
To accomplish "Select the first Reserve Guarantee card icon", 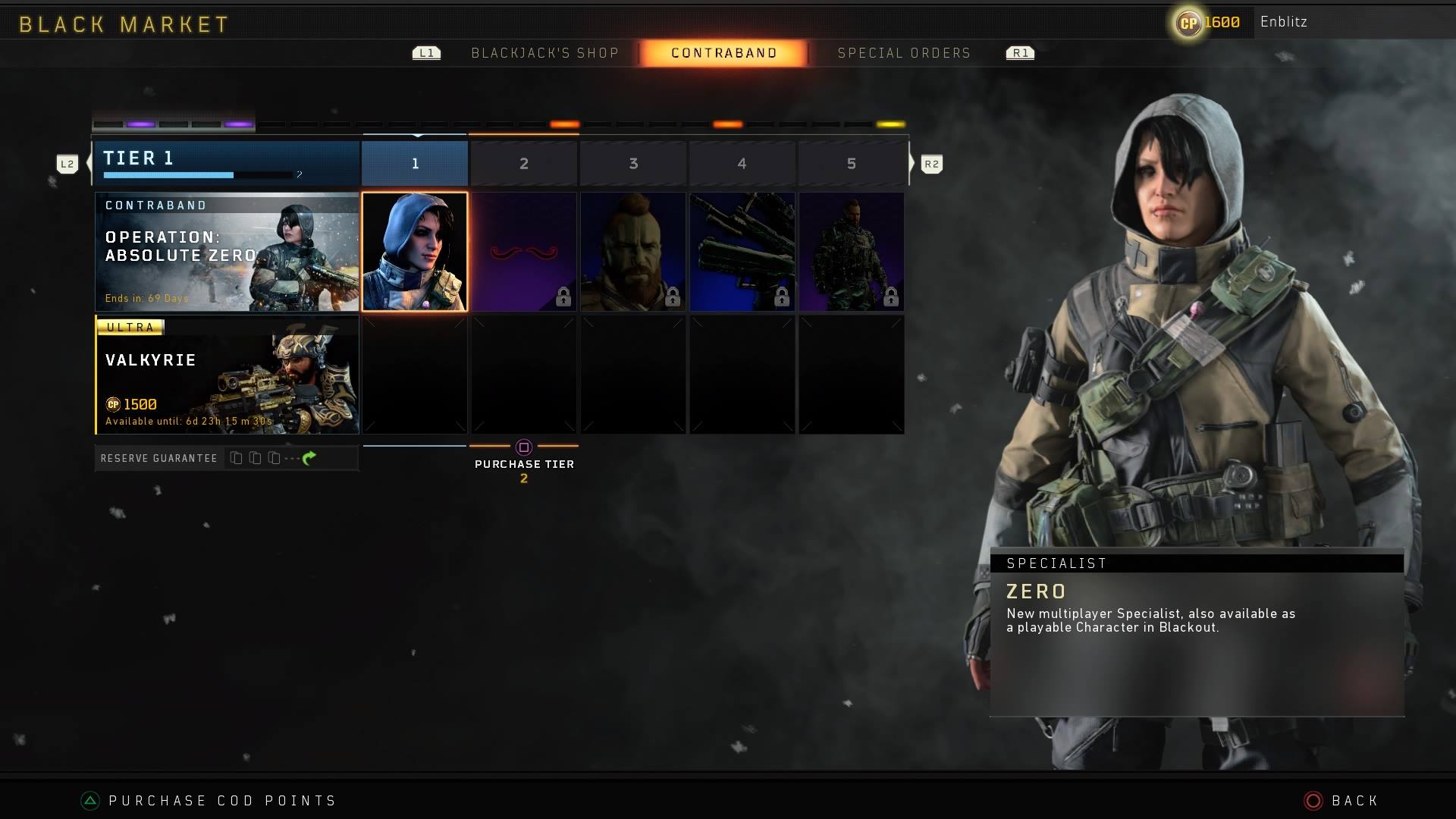I will (236, 457).
